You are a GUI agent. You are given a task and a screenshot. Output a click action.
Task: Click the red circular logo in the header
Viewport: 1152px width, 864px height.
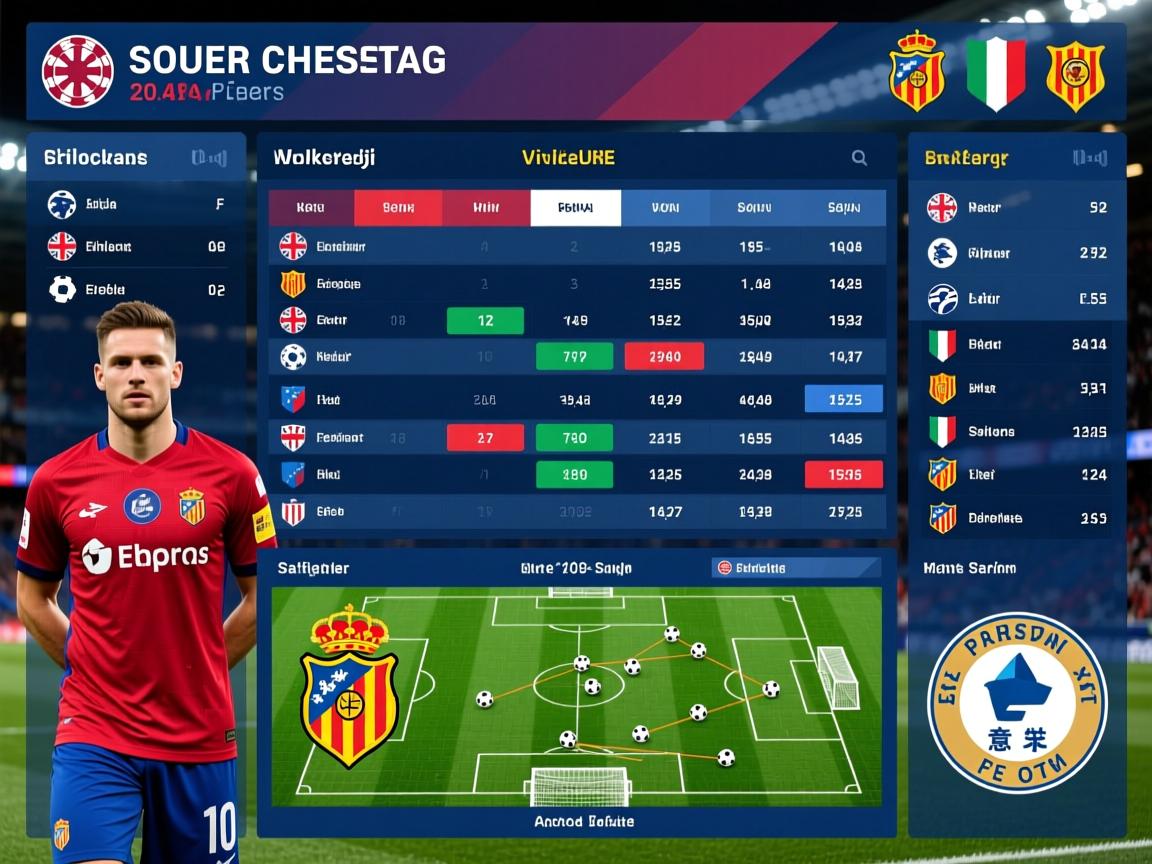click(x=77, y=72)
